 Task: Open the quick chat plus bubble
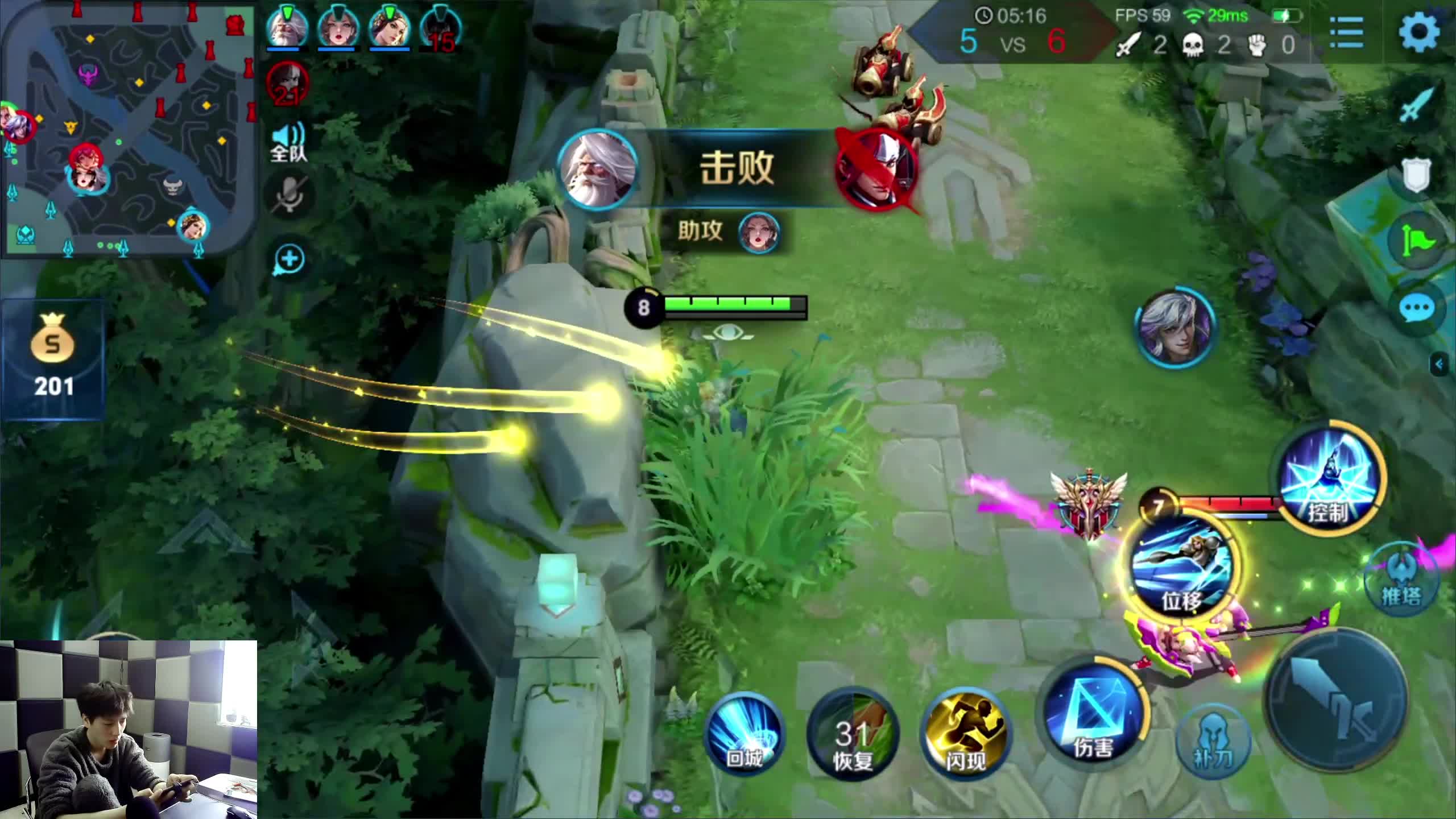pos(289,260)
